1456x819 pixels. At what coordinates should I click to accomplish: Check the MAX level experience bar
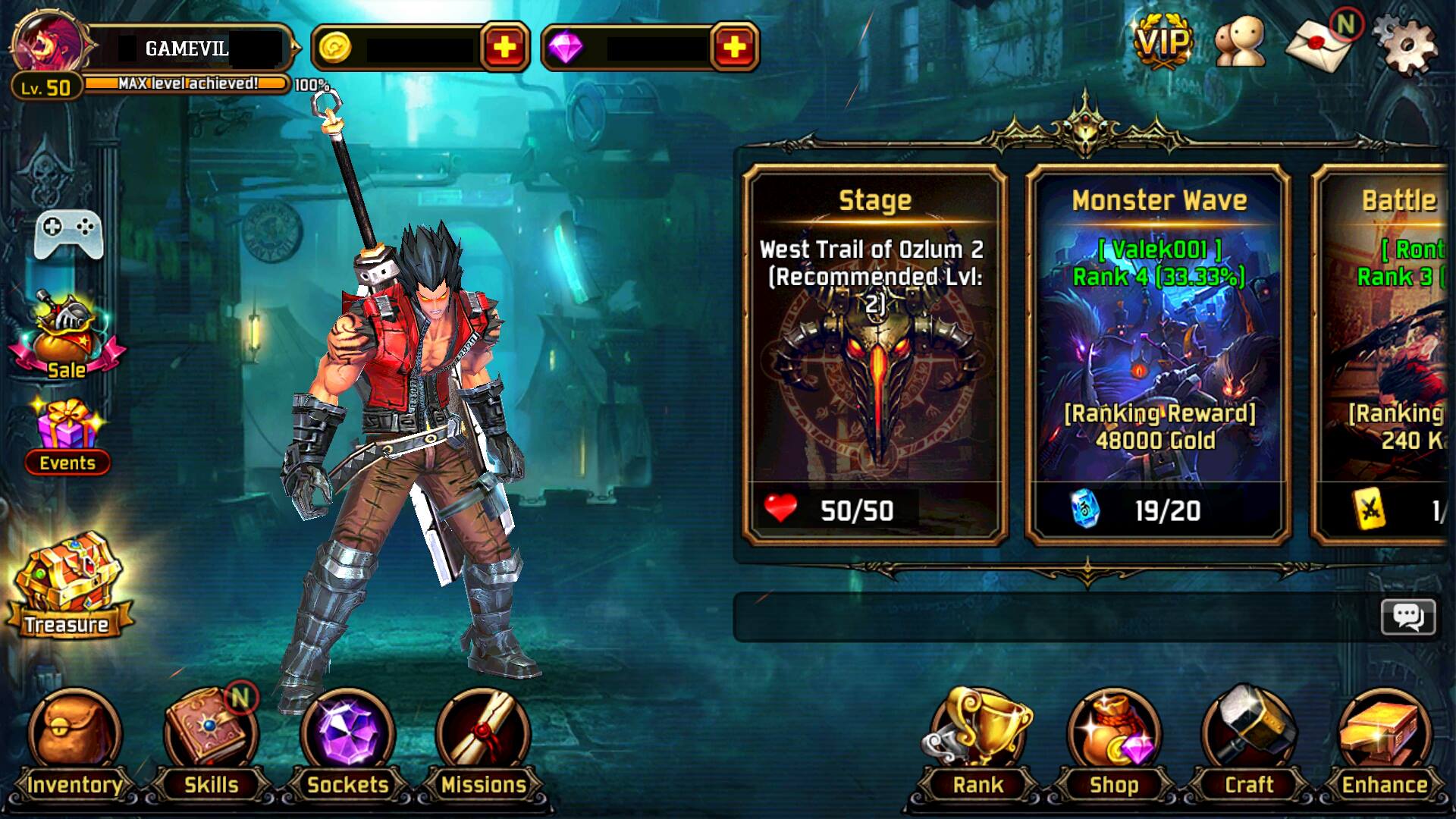coord(186,83)
